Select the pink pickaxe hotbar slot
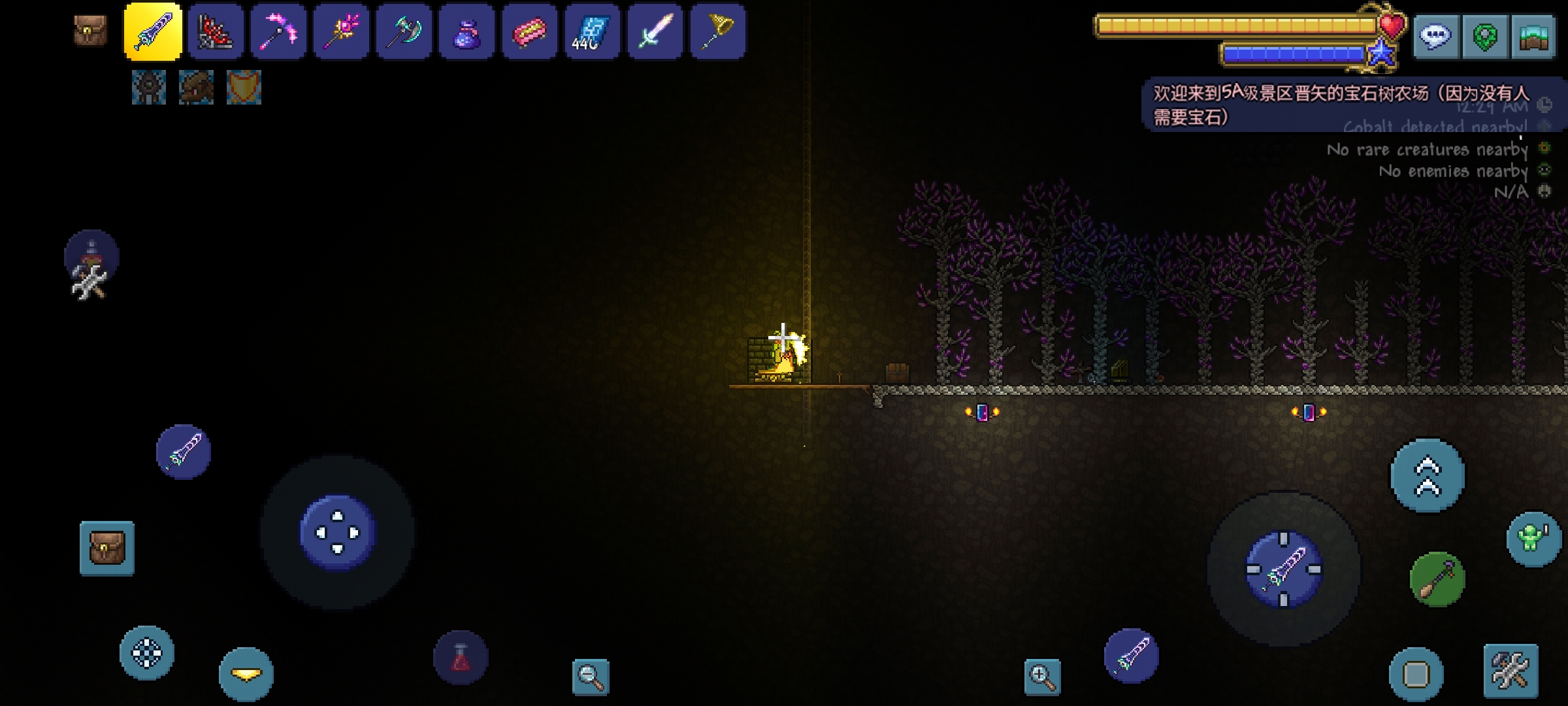The height and width of the screenshot is (706, 1568). (x=278, y=32)
